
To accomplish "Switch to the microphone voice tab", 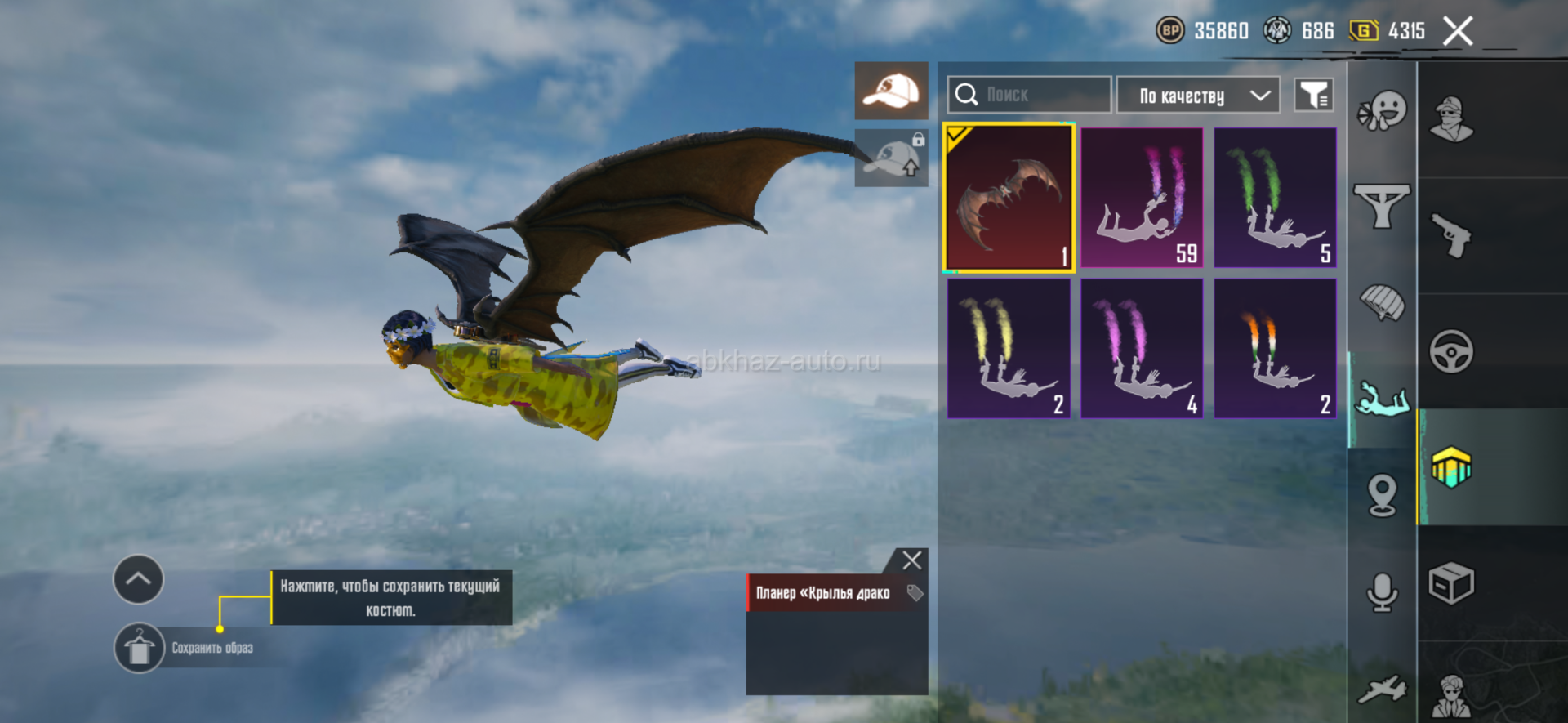I will tap(1382, 592).
